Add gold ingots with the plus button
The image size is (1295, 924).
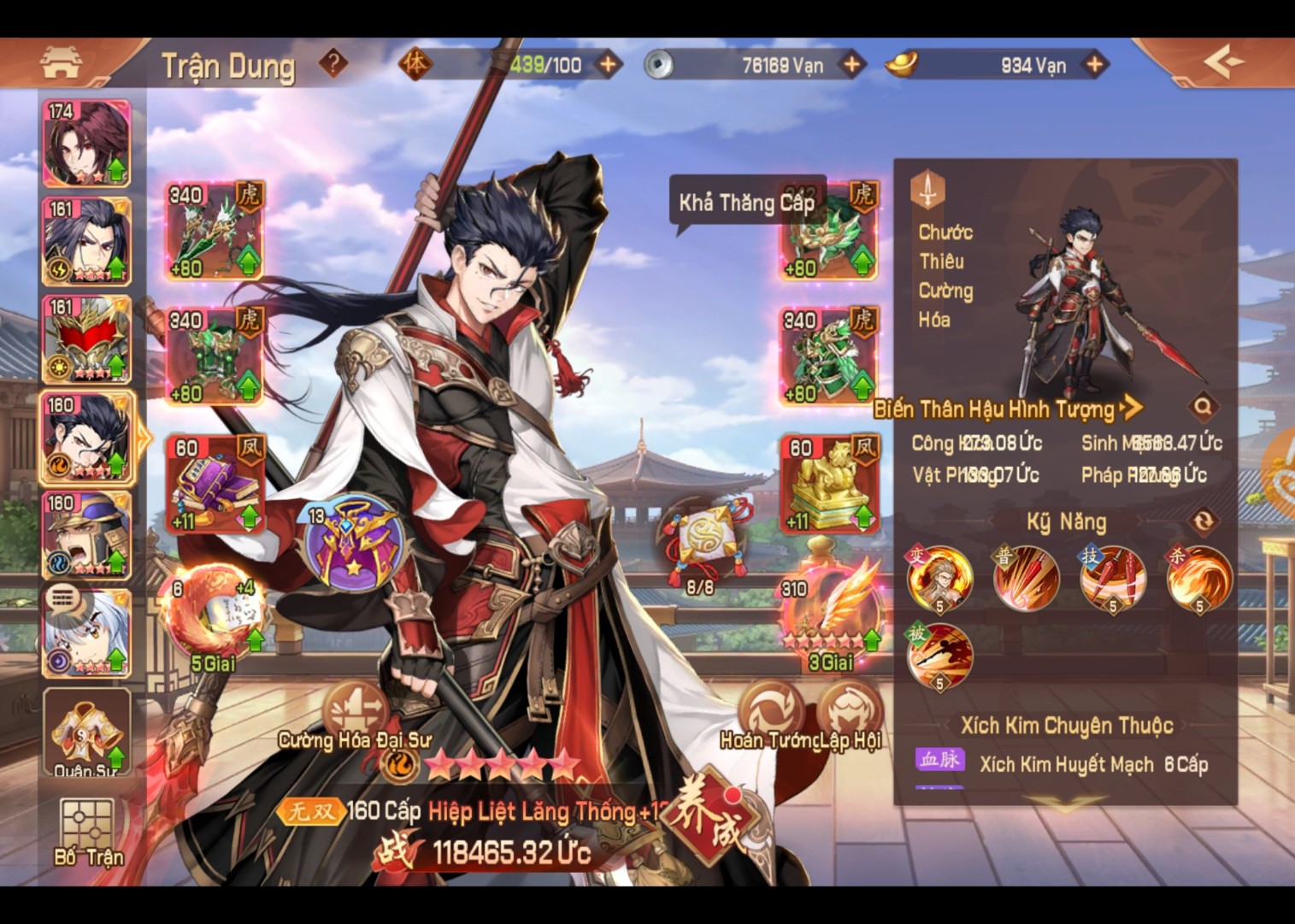coord(1095,64)
